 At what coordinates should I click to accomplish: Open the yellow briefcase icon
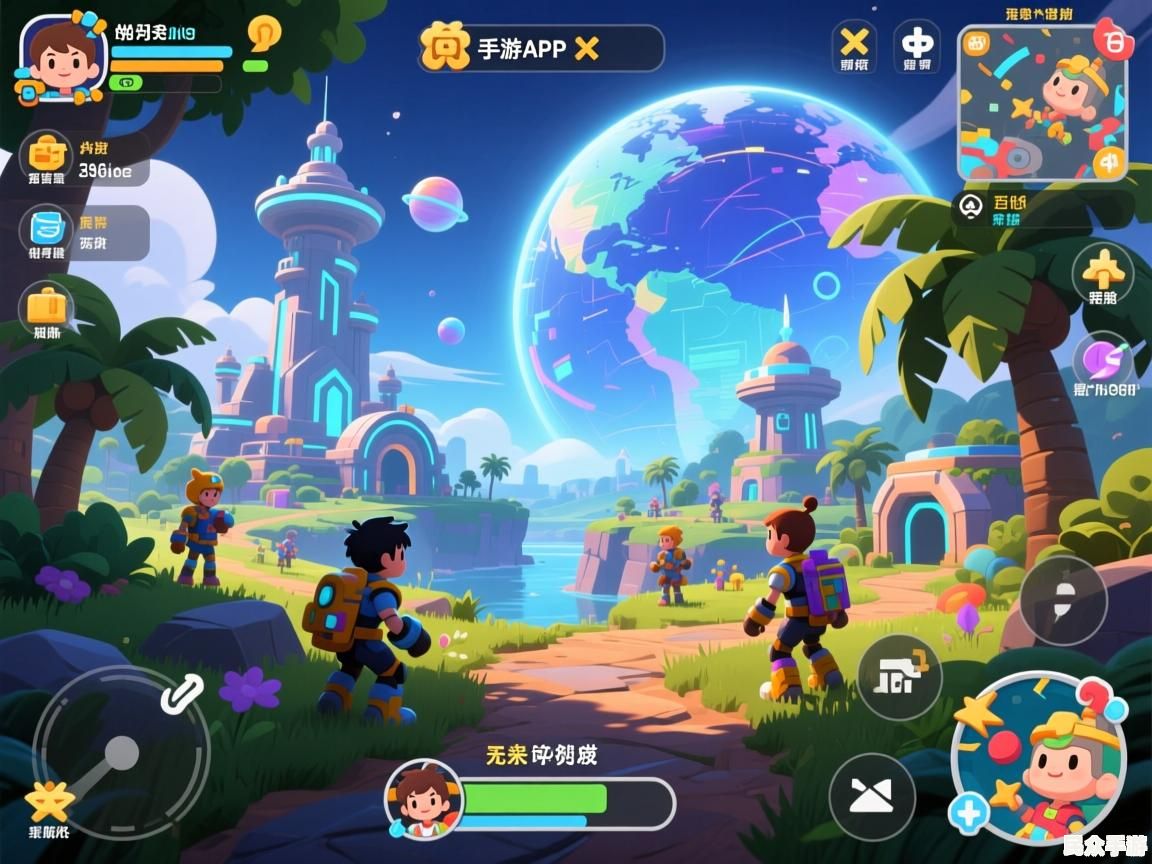pyautogui.click(x=46, y=304)
